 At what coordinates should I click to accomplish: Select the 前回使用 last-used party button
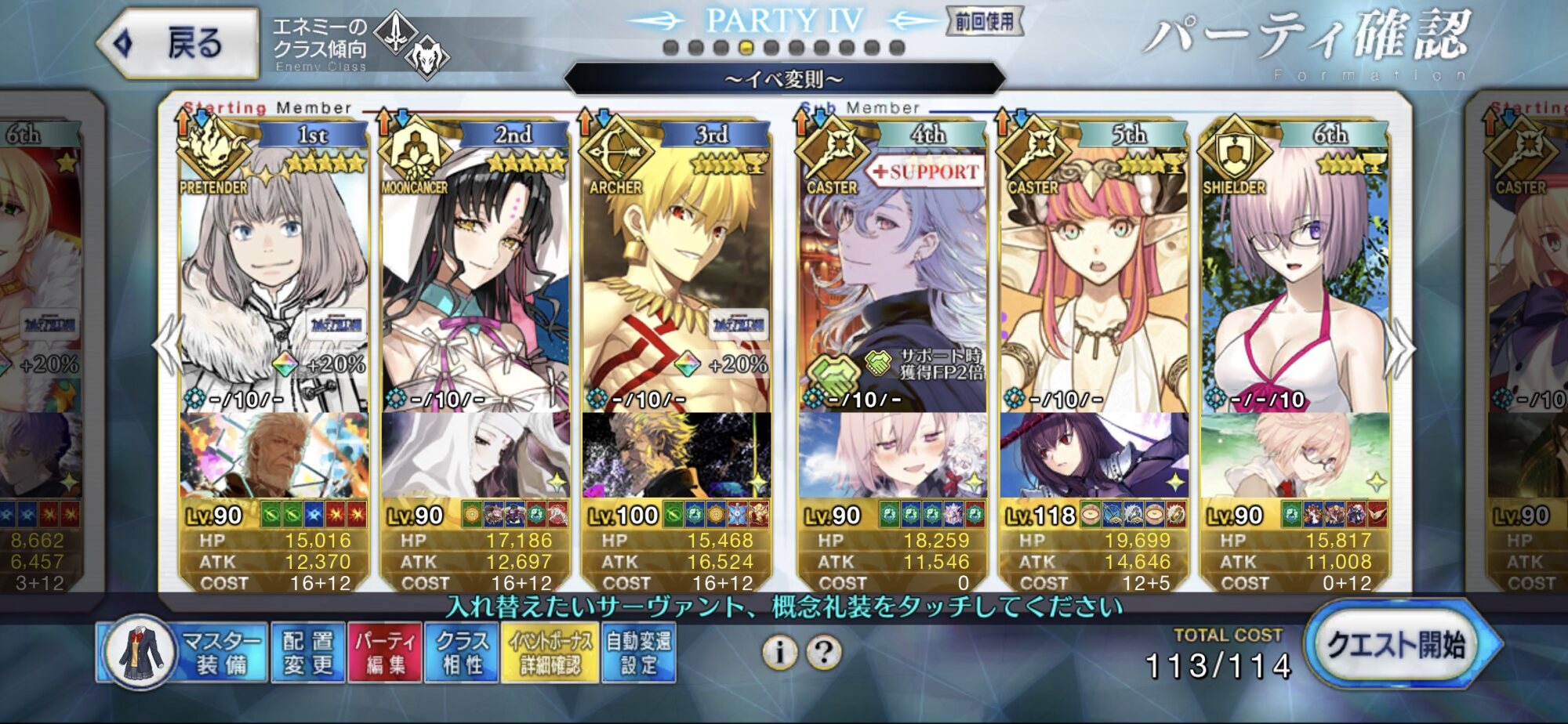(985, 21)
